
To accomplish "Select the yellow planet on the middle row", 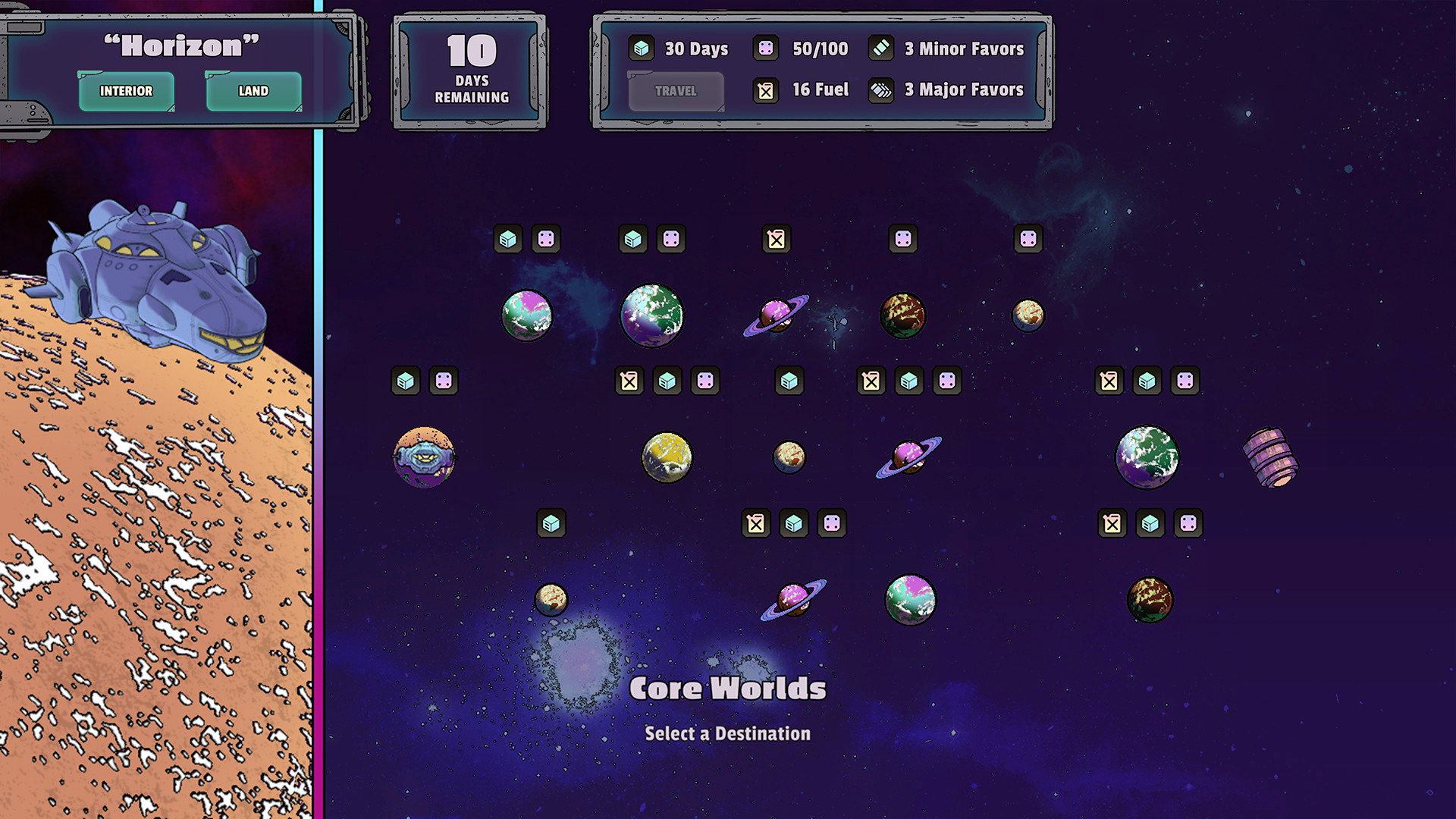I will (x=669, y=458).
